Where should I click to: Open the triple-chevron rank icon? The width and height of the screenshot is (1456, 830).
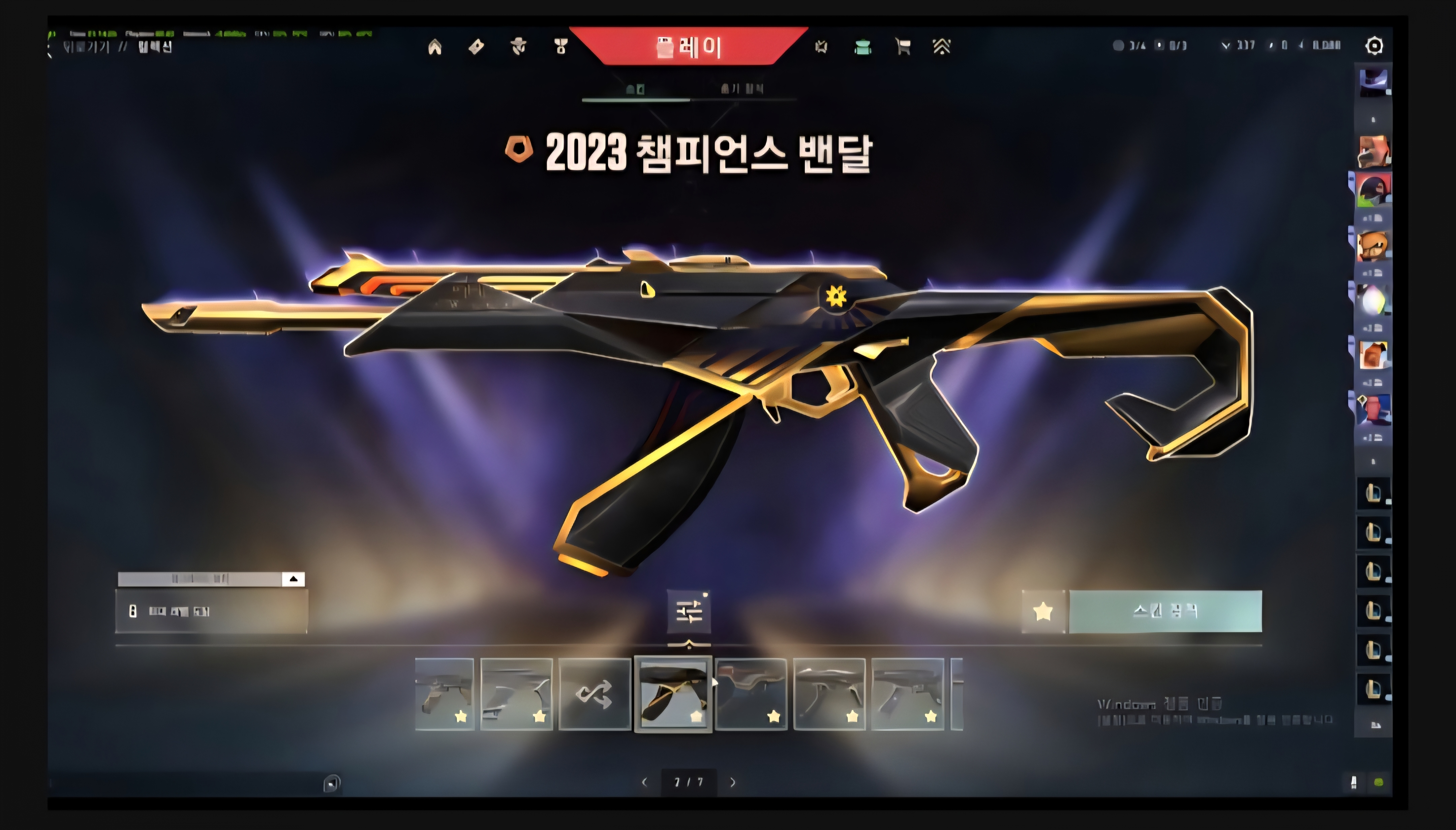coord(942,46)
